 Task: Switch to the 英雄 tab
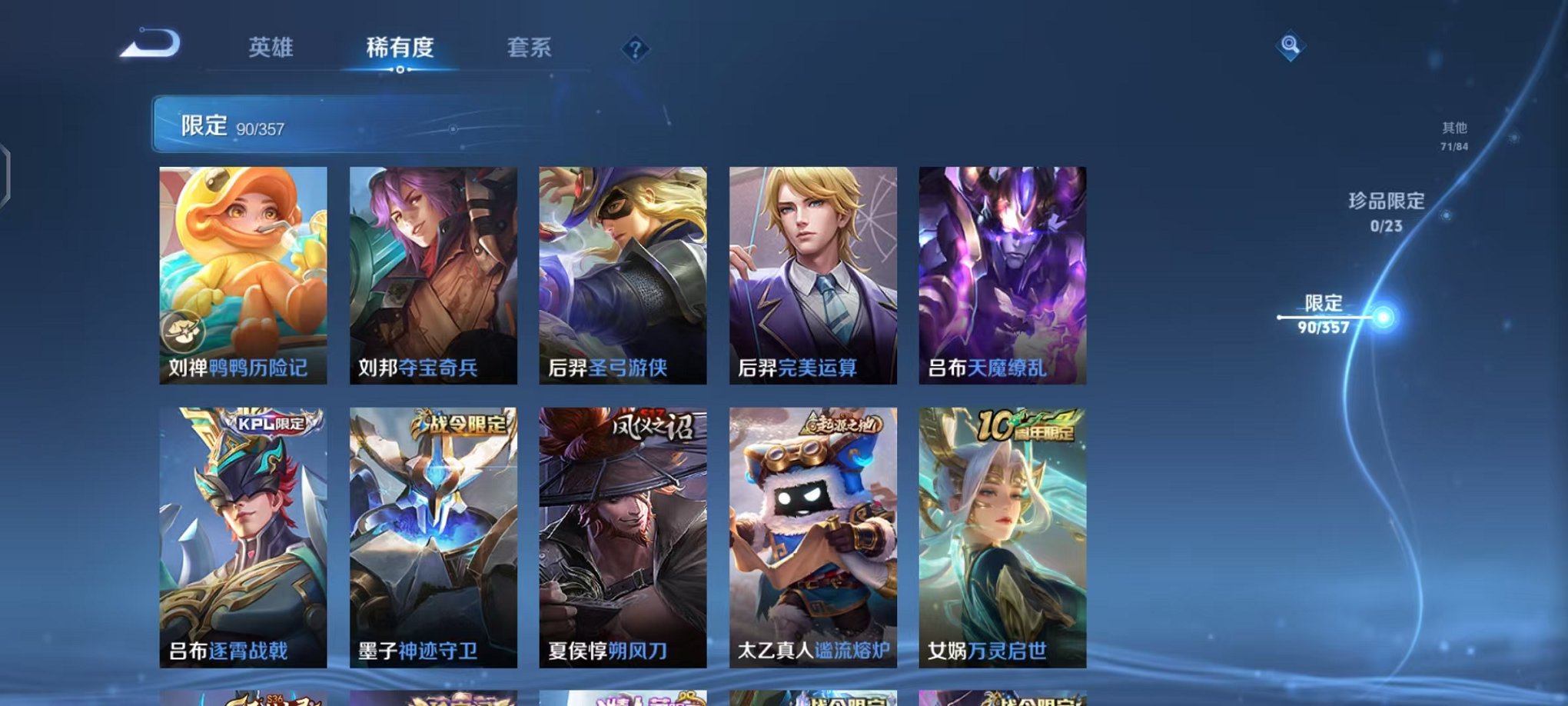pyautogui.click(x=273, y=48)
